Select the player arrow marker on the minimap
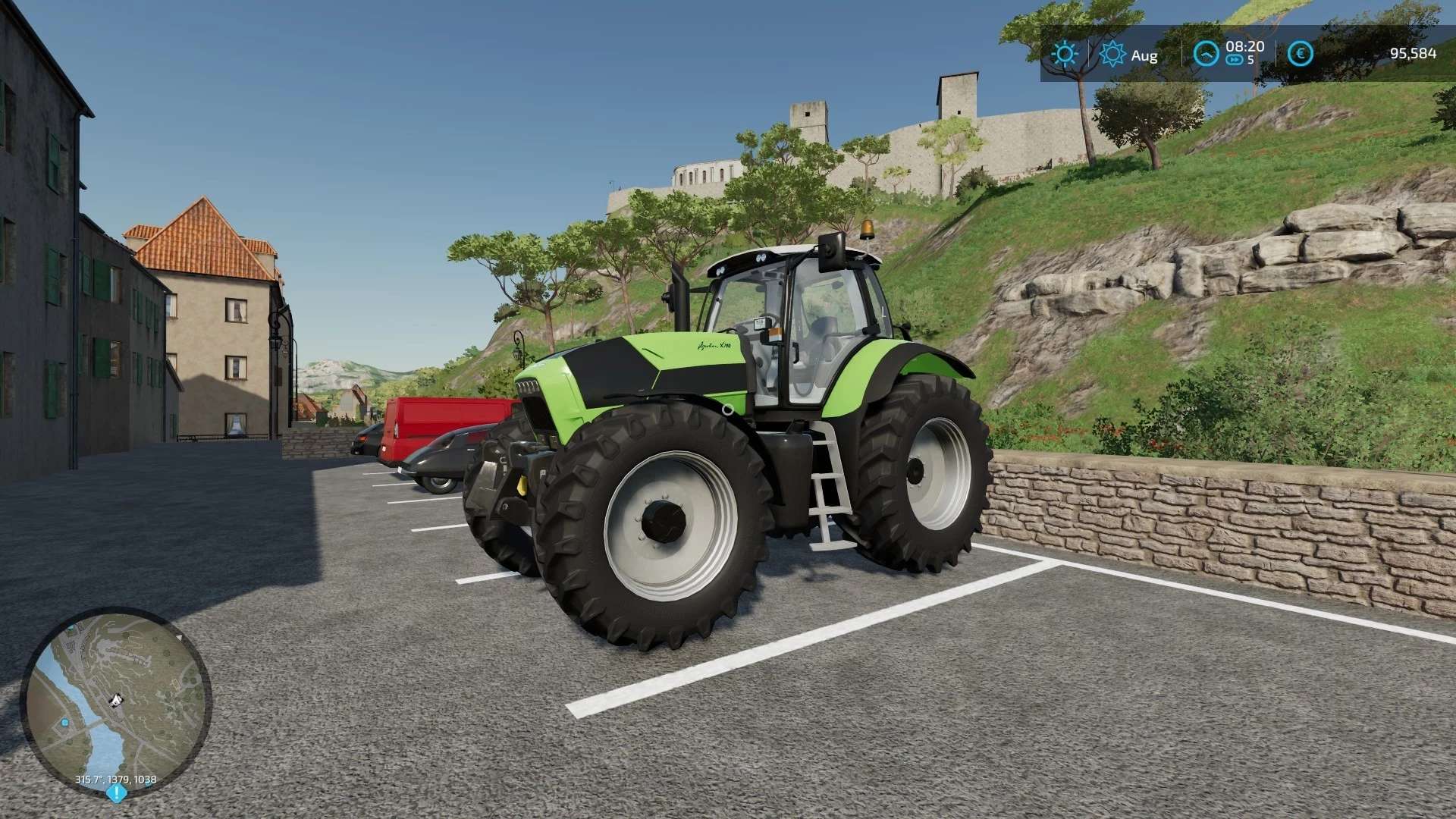 pos(116,699)
